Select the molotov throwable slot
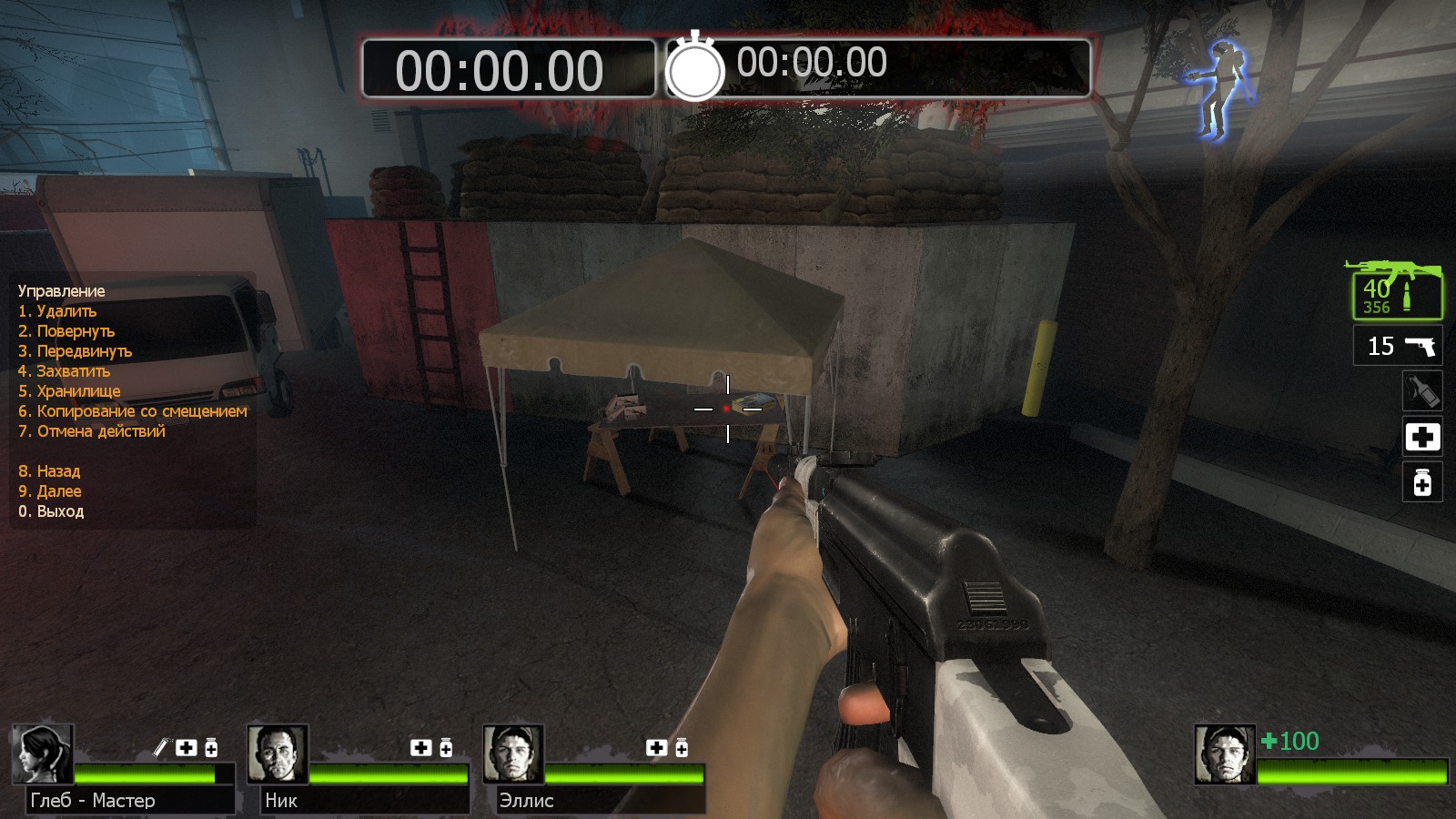Viewport: 1456px width, 819px height. [1422, 391]
